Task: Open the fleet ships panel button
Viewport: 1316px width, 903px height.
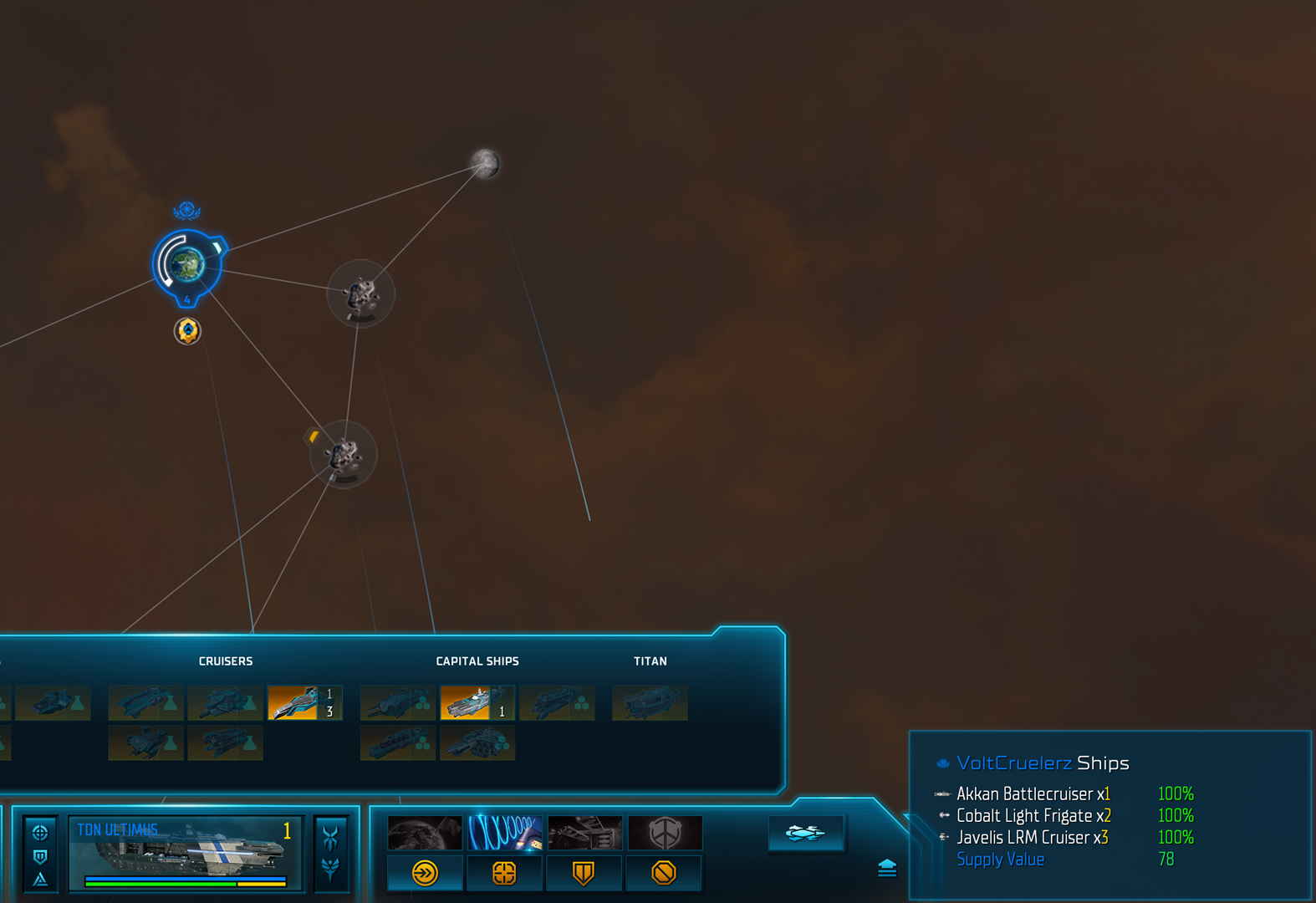Action: click(x=805, y=834)
